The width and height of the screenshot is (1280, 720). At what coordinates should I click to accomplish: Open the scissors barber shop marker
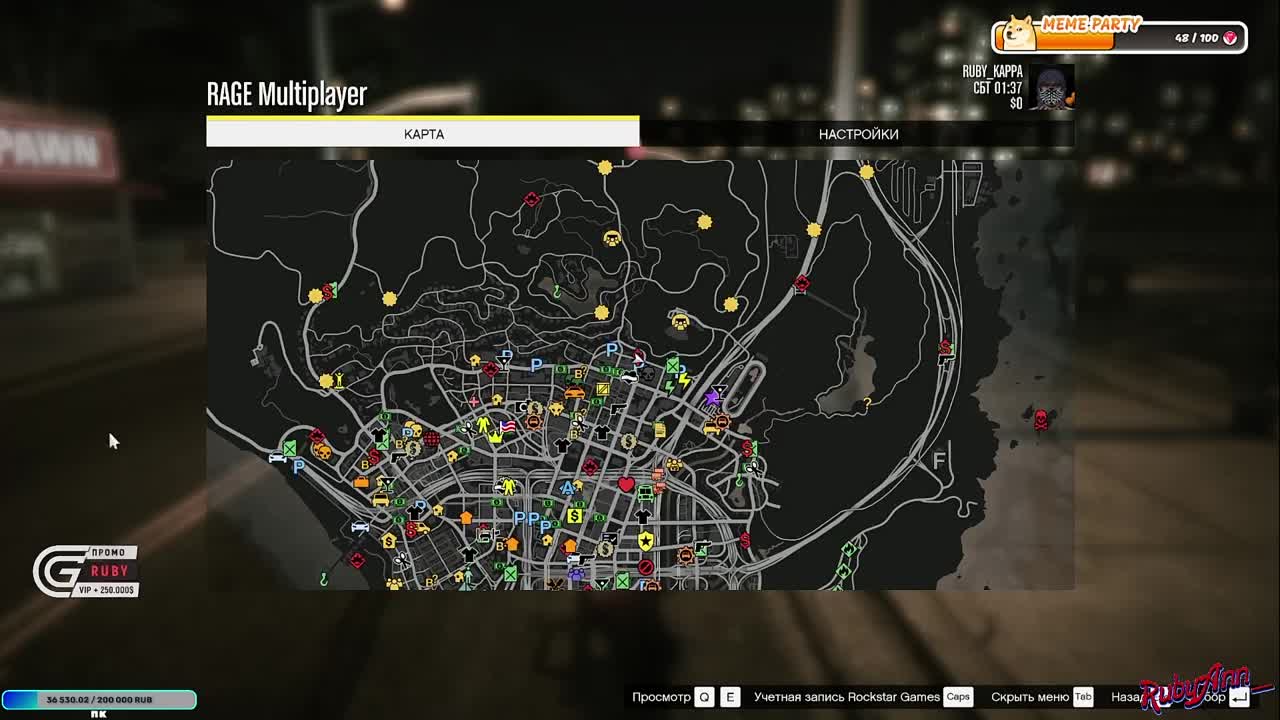[578, 424]
